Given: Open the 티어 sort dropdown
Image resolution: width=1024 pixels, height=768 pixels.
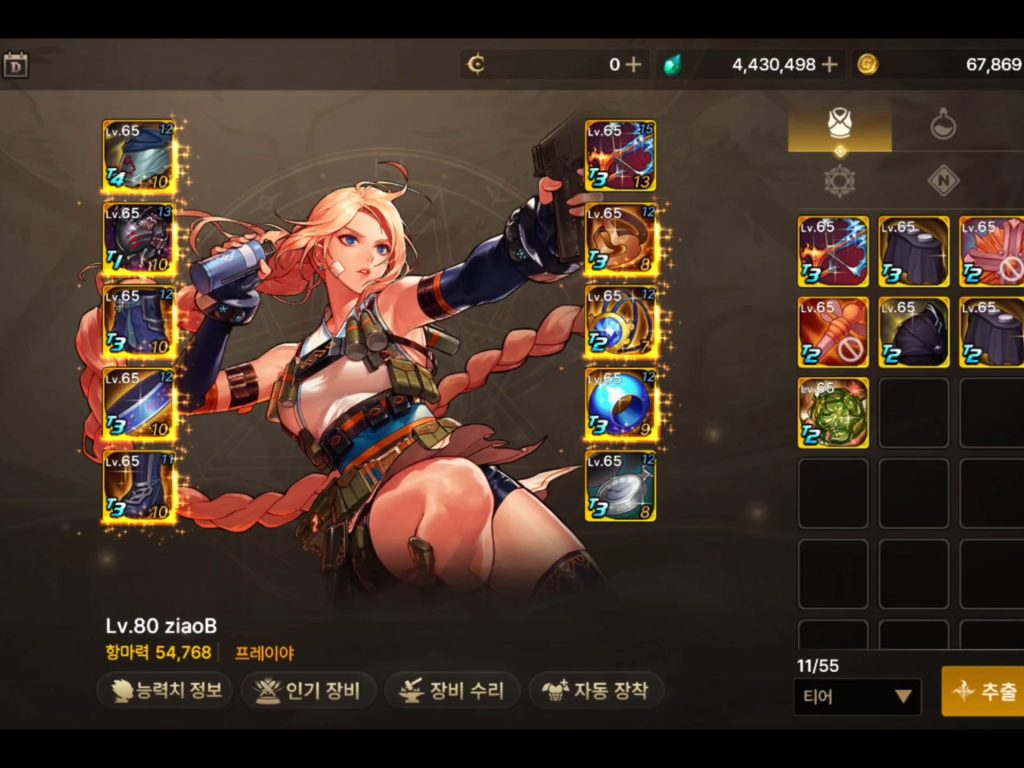Looking at the screenshot, I should point(856,696).
